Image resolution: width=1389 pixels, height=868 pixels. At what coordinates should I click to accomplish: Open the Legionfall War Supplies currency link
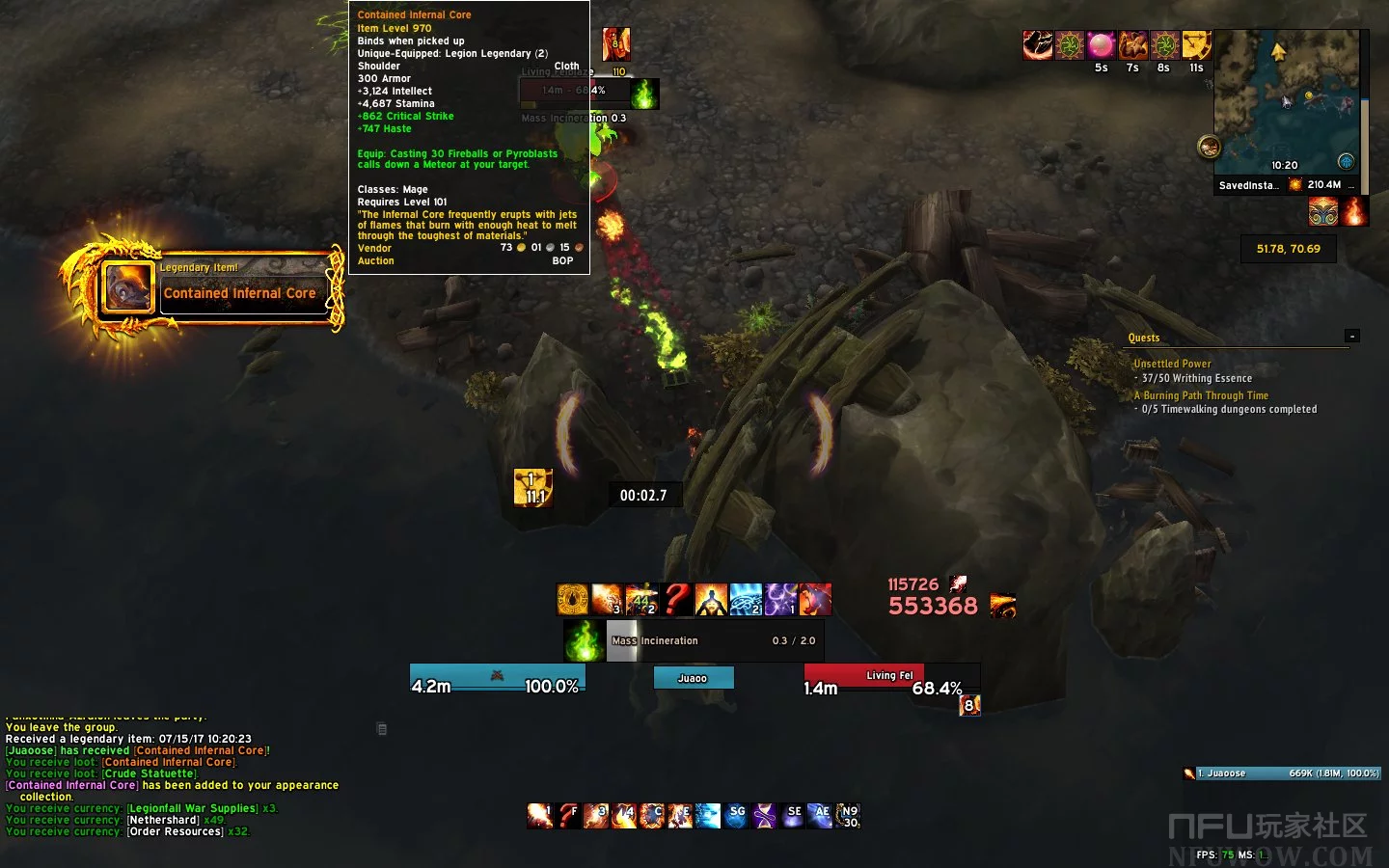193,808
